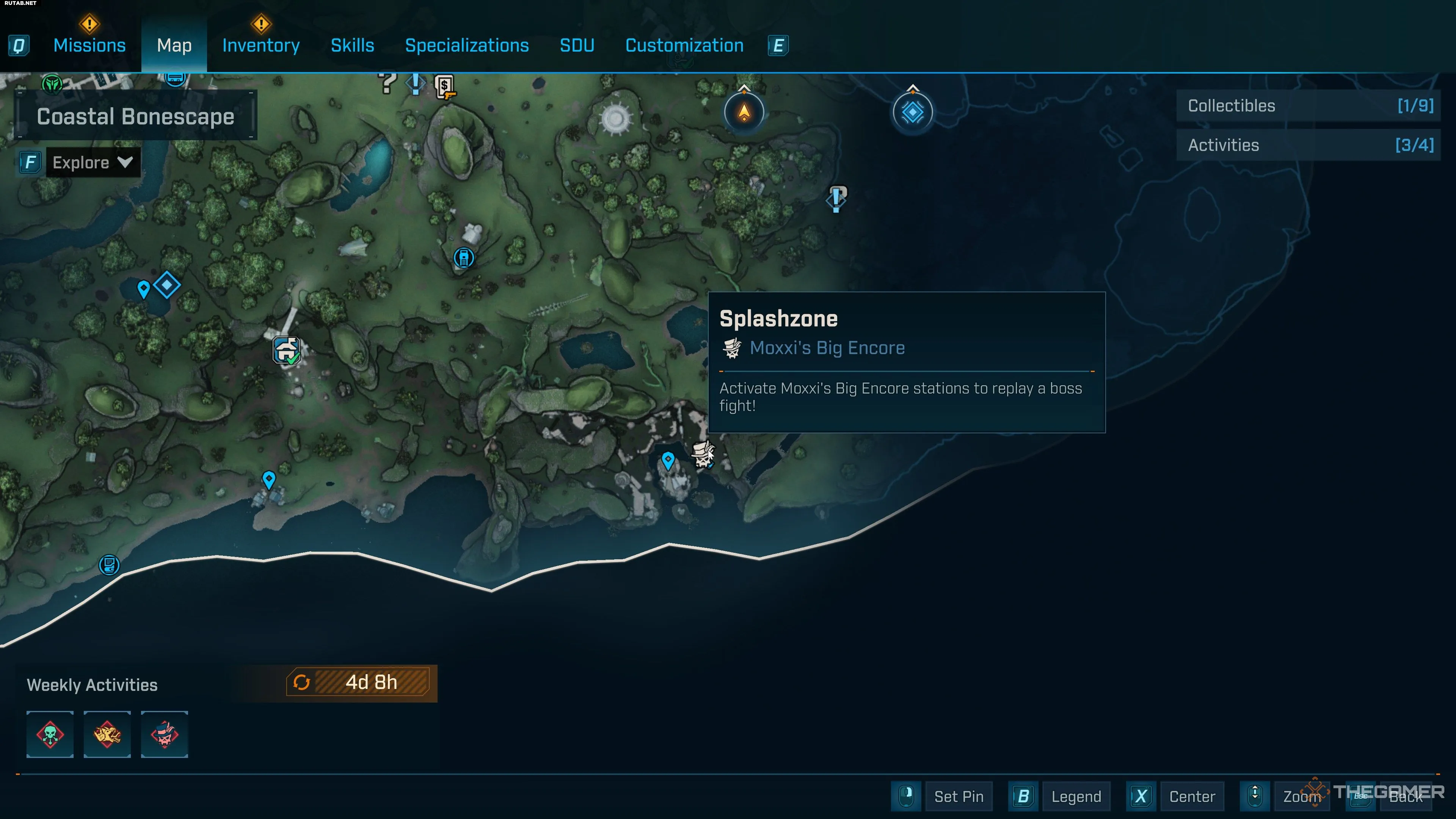1456x819 pixels.
Task: Select the blue diamond map marker
Action: [167, 285]
